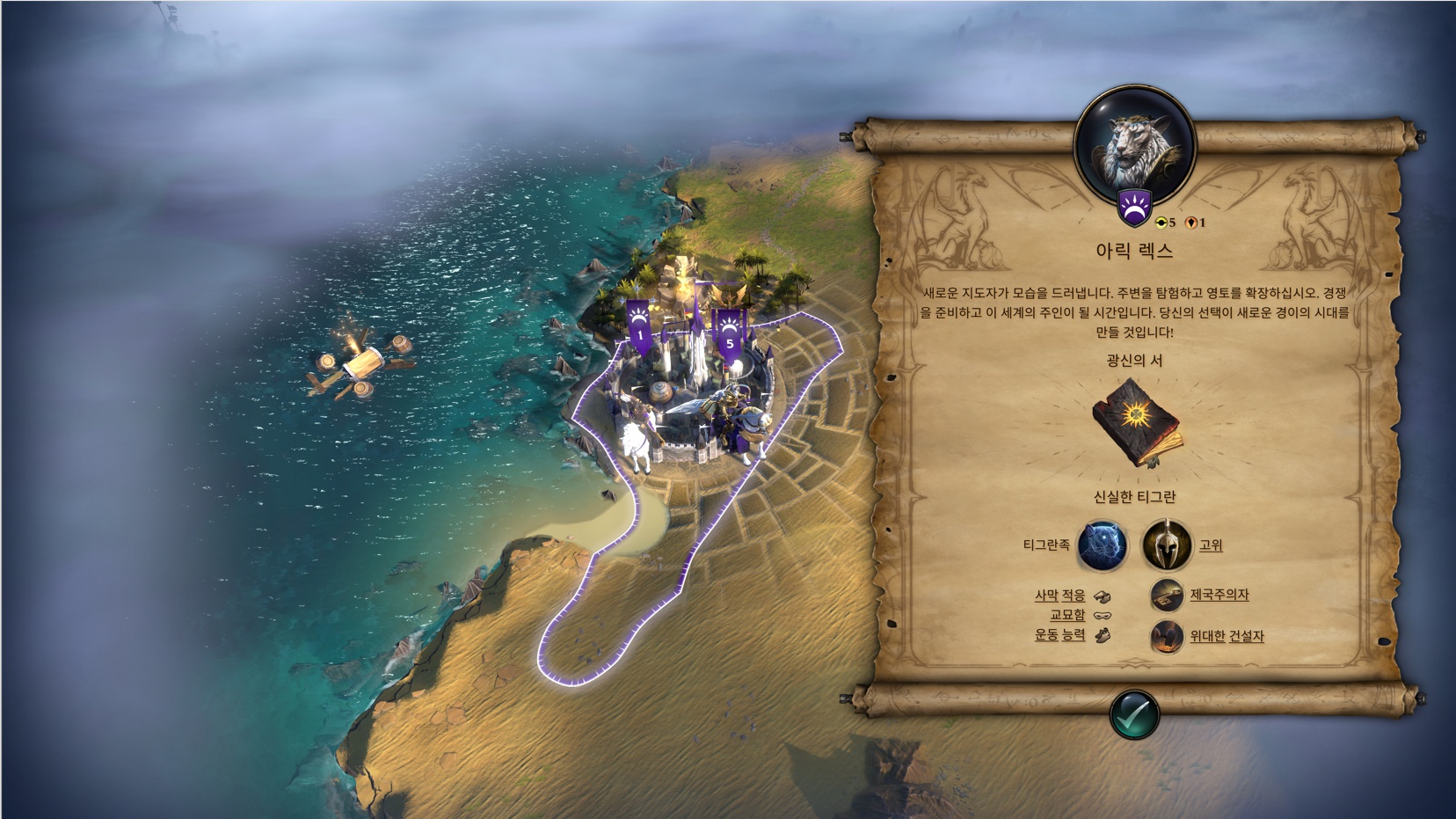Click the 제국주의자 trait icon
Image resolution: width=1456 pixels, height=819 pixels.
click(x=1167, y=596)
